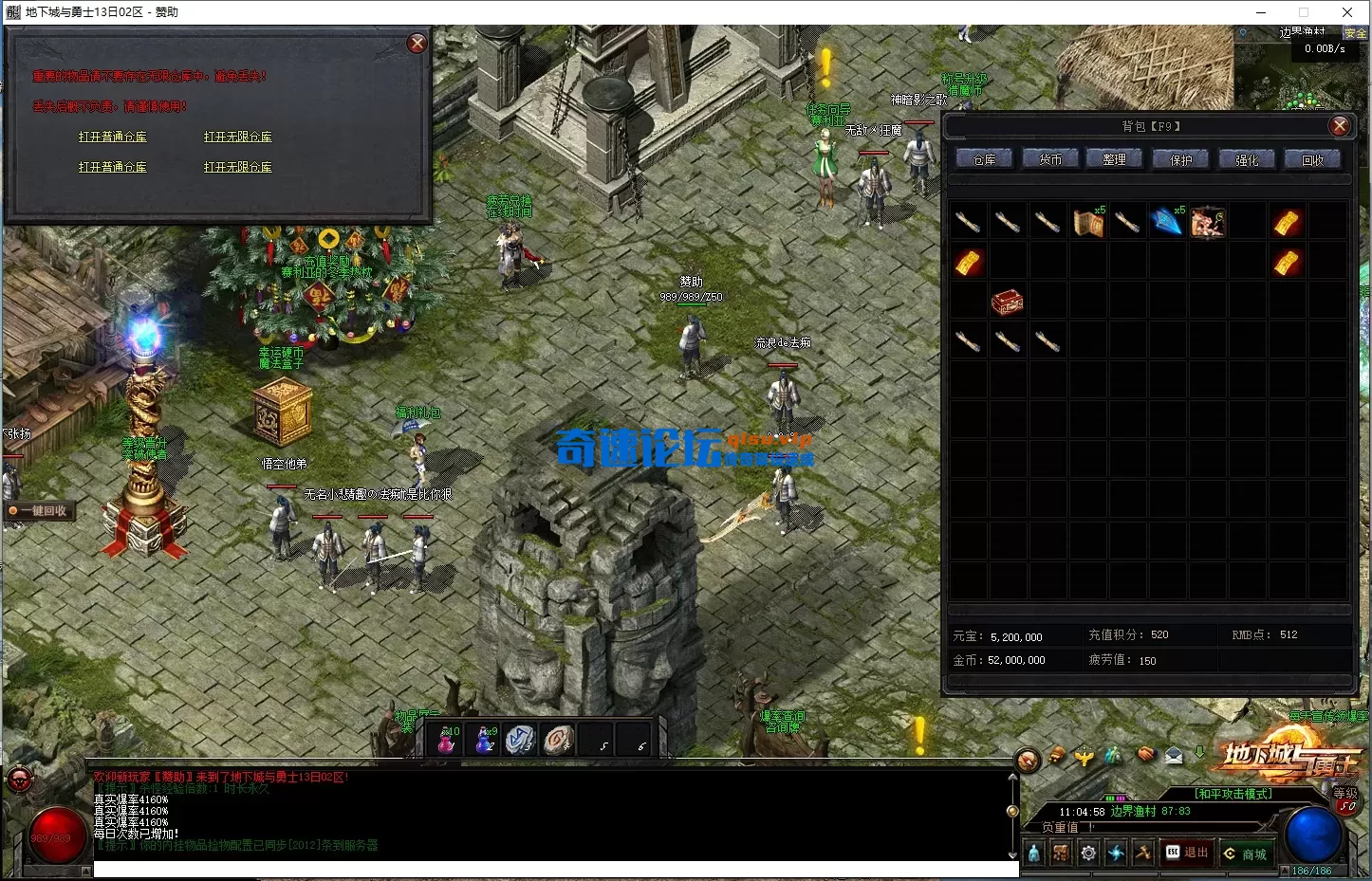The height and width of the screenshot is (881, 1372).
Task: Open the mail envelope icon
Action: tap(1174, 757)
